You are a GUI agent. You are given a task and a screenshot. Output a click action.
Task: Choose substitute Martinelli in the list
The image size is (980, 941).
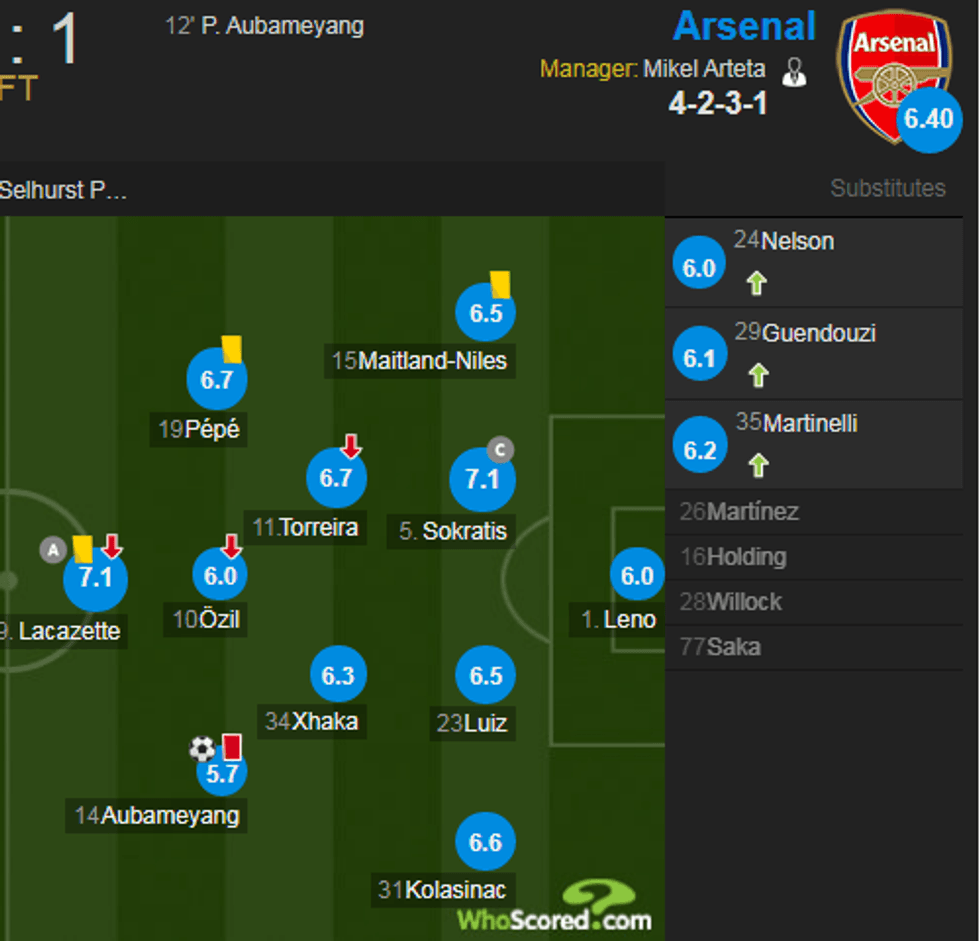[814, 443]
